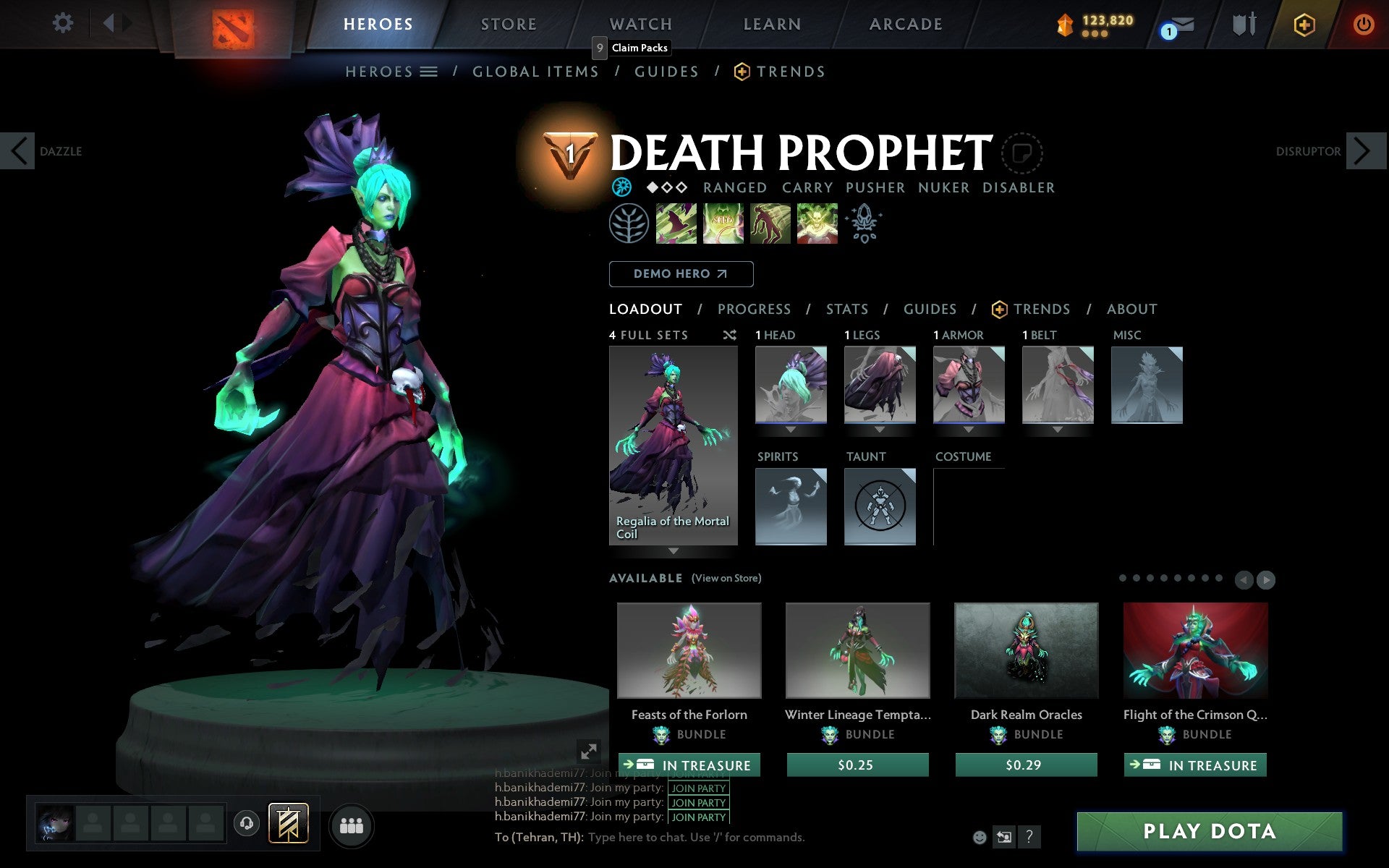Click the talent tree icon beside abilities
Viewport: 1389px width, 868px height.
[629, 224]
